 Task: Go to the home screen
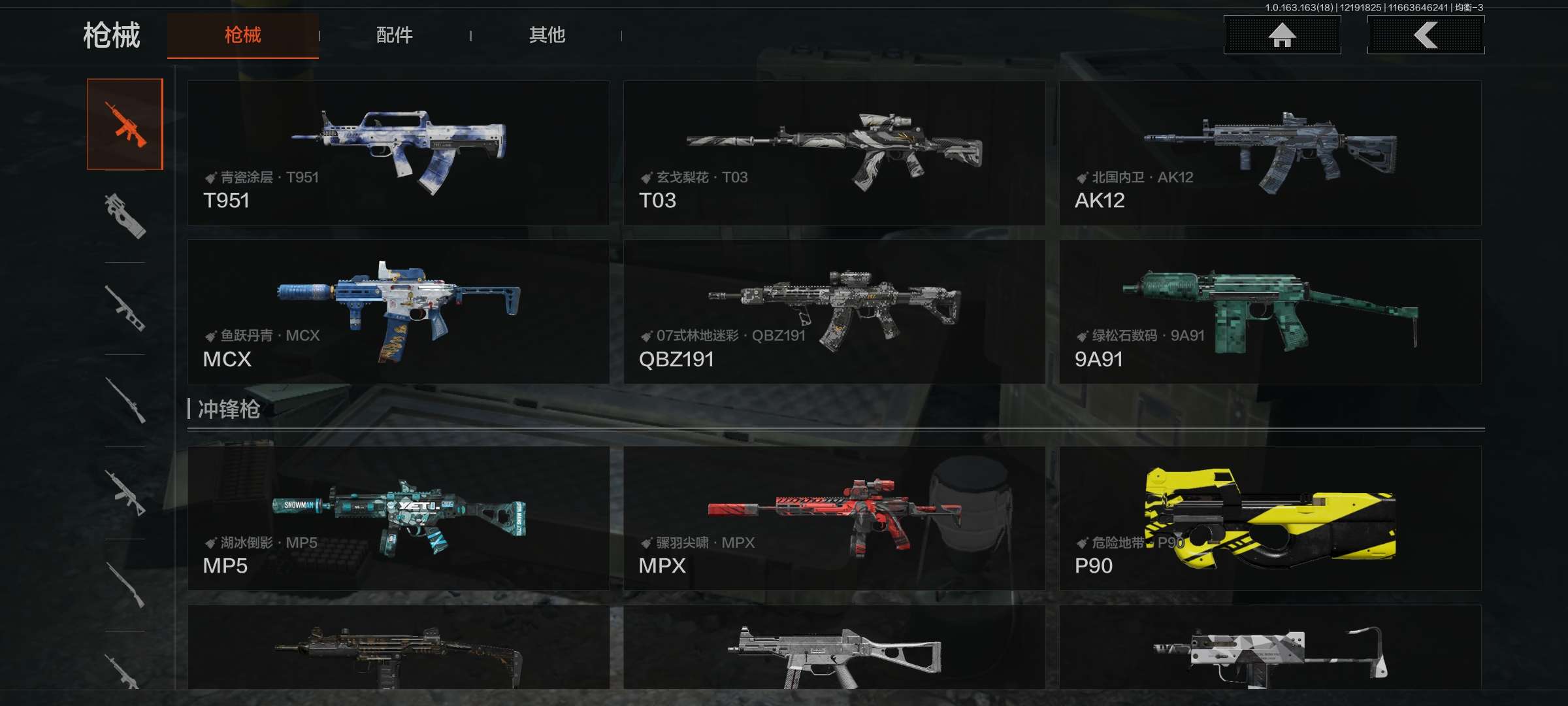pos(1282,35)
